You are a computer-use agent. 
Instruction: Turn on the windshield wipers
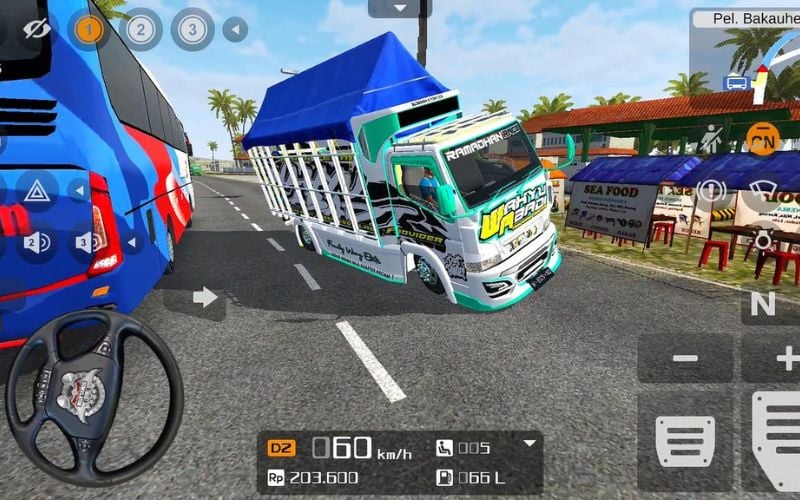764,191
